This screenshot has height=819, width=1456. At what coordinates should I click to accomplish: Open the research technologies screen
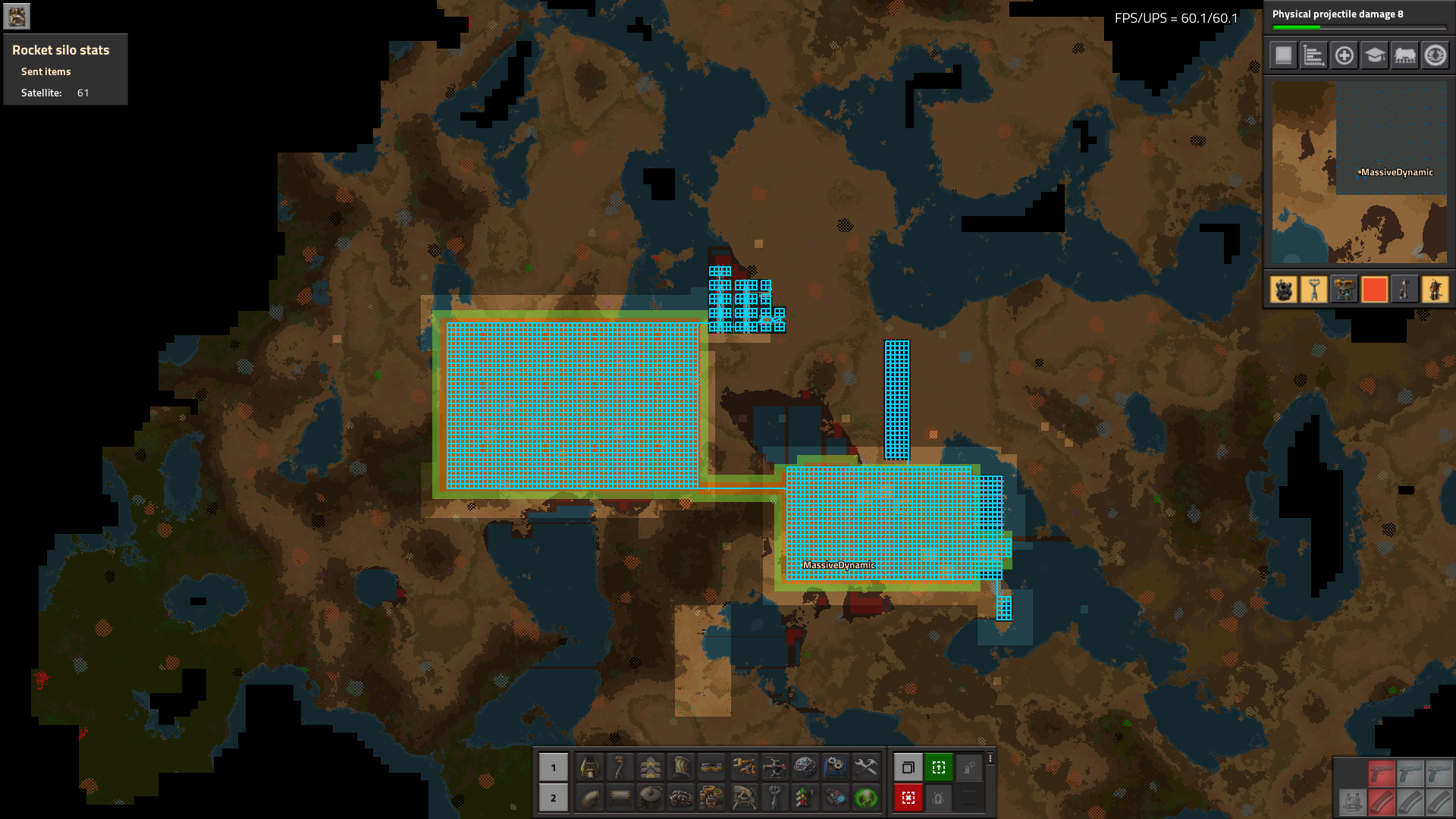pyautogui.click(x=1374, y=55)
